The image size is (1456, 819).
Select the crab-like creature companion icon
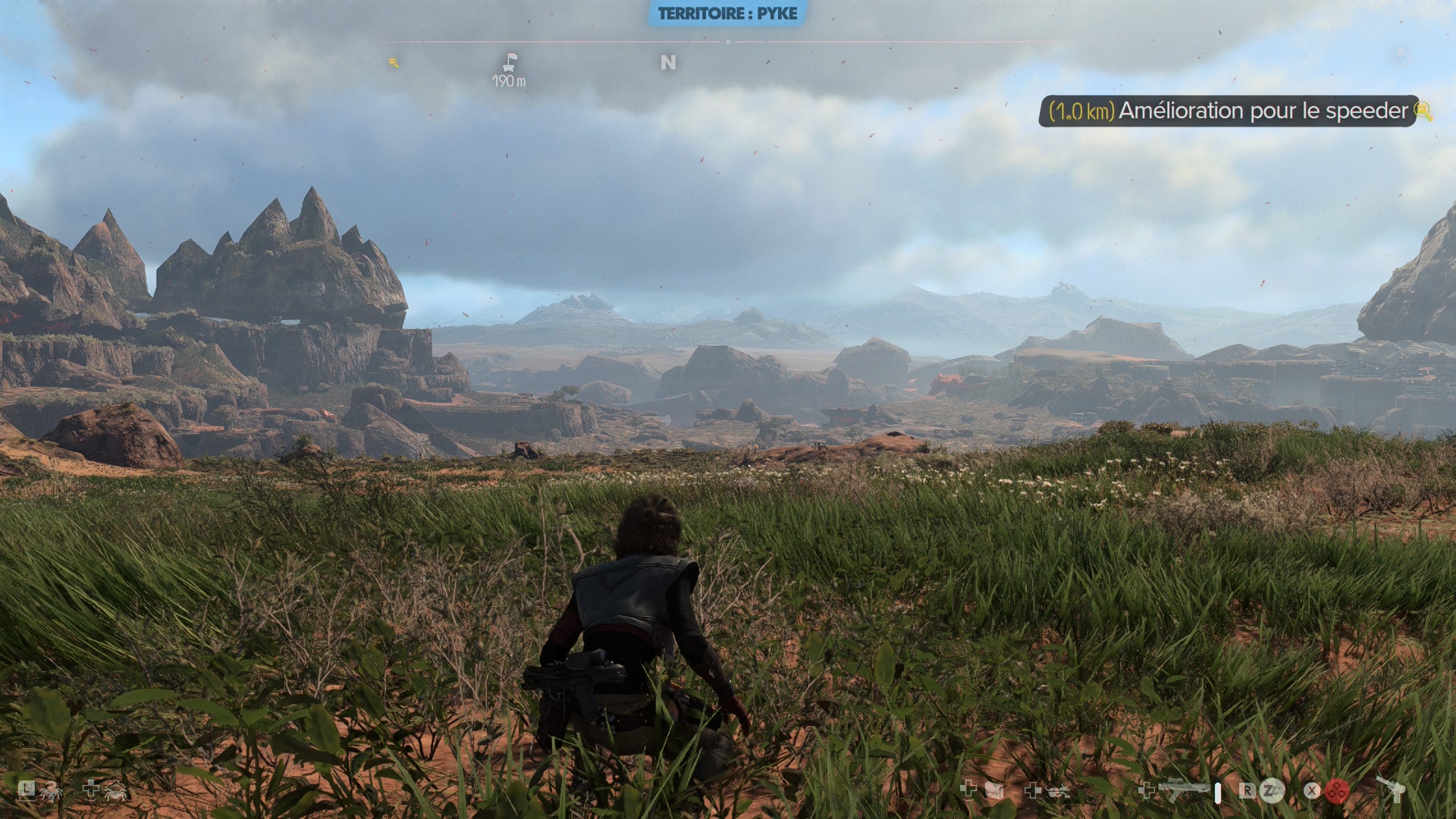tap(116, 791)
